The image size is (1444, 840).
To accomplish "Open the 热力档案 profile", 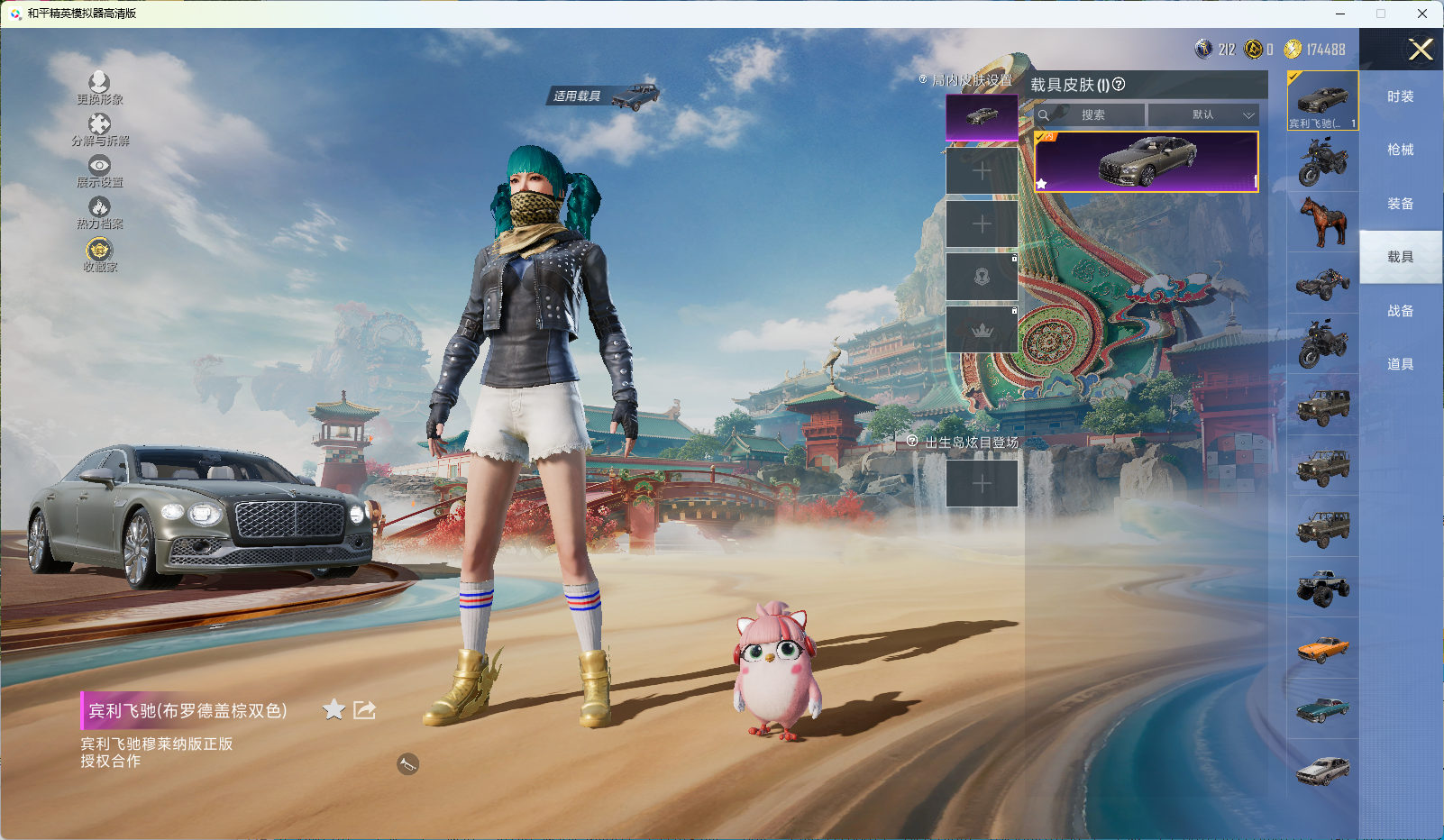I will point(99,213).
